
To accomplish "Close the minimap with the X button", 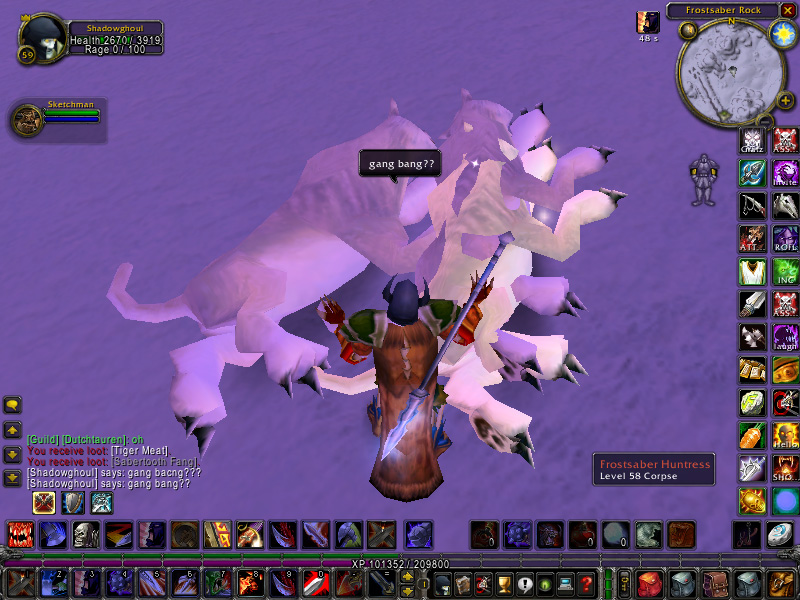I will coord(789,10).
